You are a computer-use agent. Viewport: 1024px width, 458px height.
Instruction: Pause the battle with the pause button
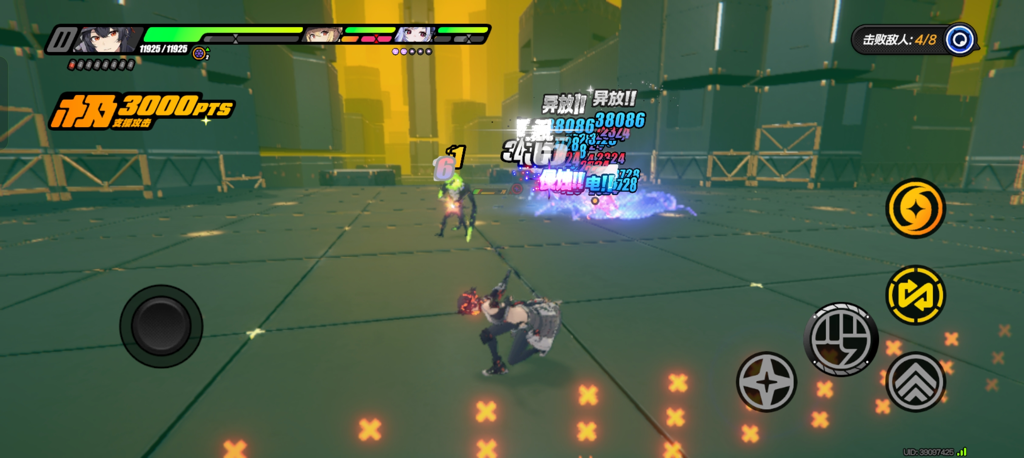[62, 40]
